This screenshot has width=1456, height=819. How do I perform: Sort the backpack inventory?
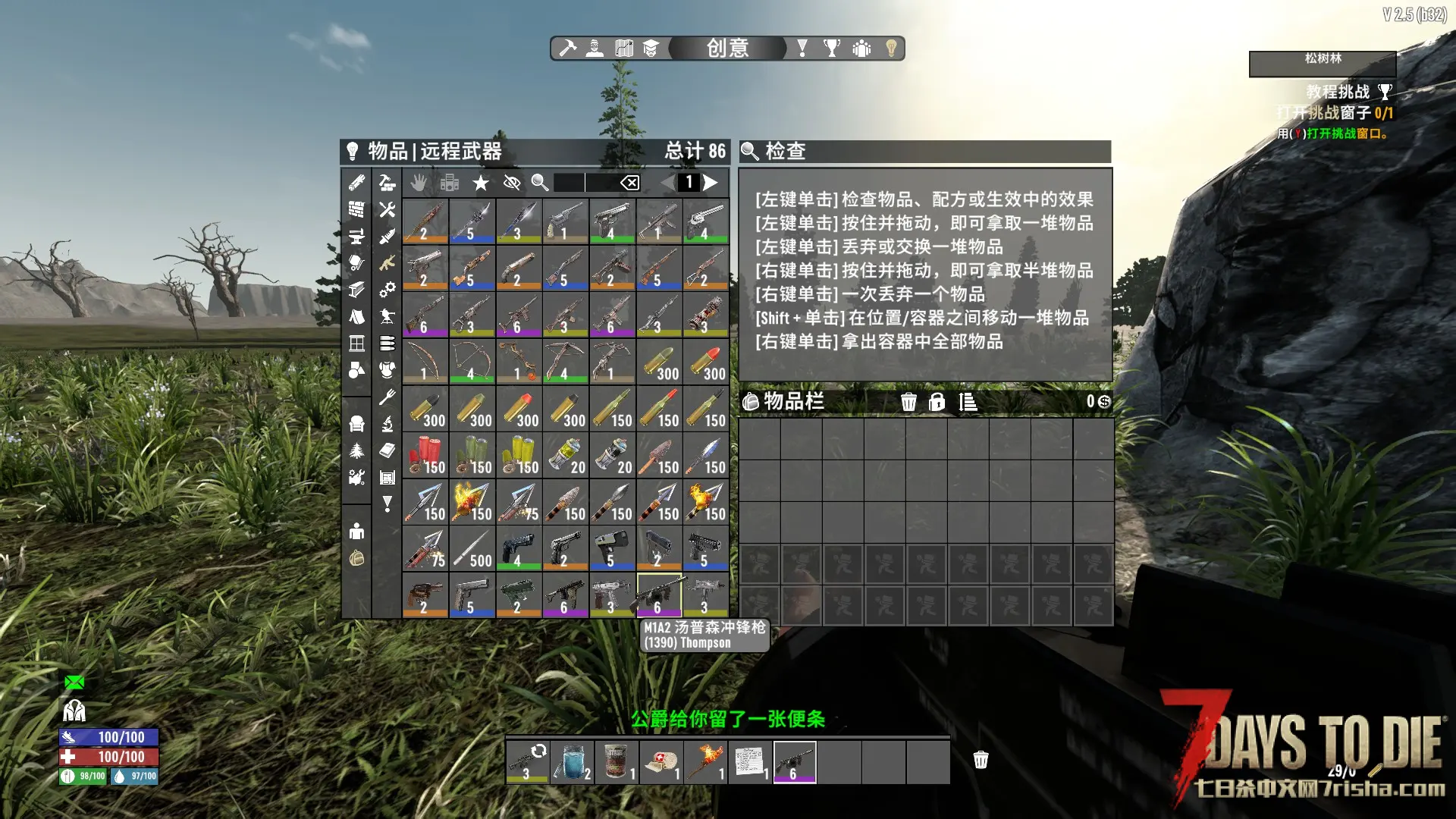968,402
